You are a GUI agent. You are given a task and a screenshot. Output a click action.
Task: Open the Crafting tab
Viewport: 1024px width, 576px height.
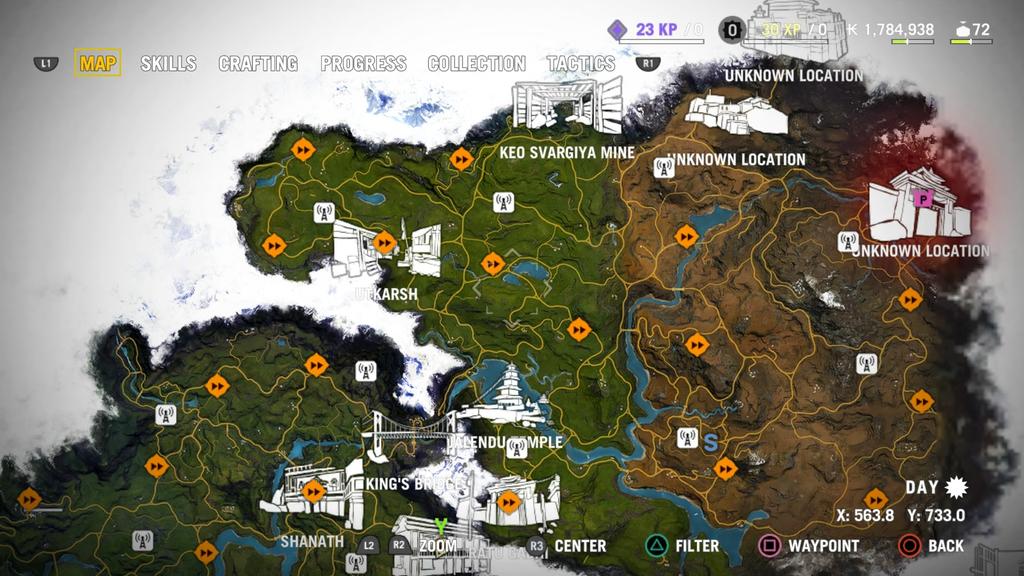258,64
